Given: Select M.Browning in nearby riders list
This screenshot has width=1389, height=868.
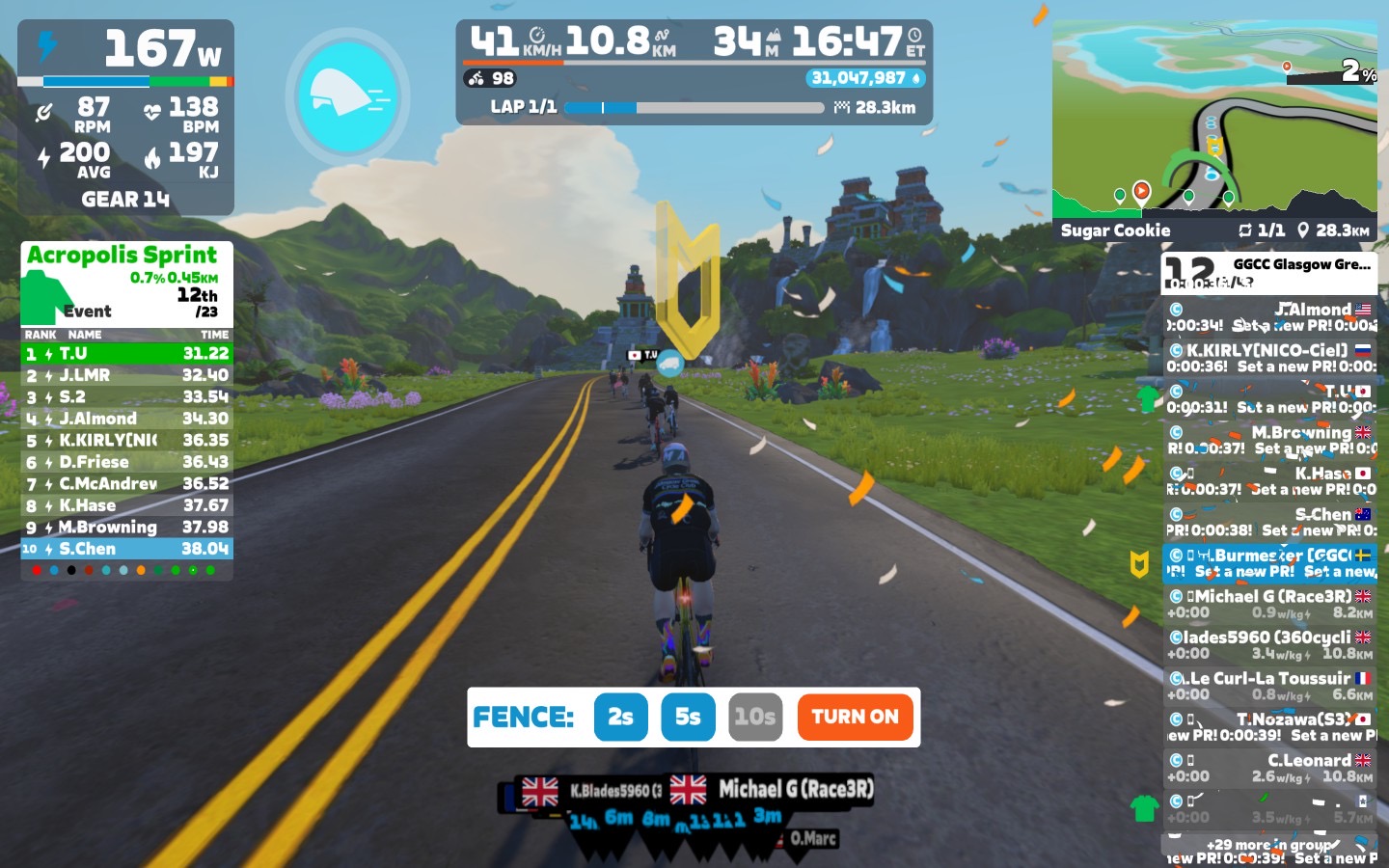Looking at the screenshot, I should coord(1269,440).
